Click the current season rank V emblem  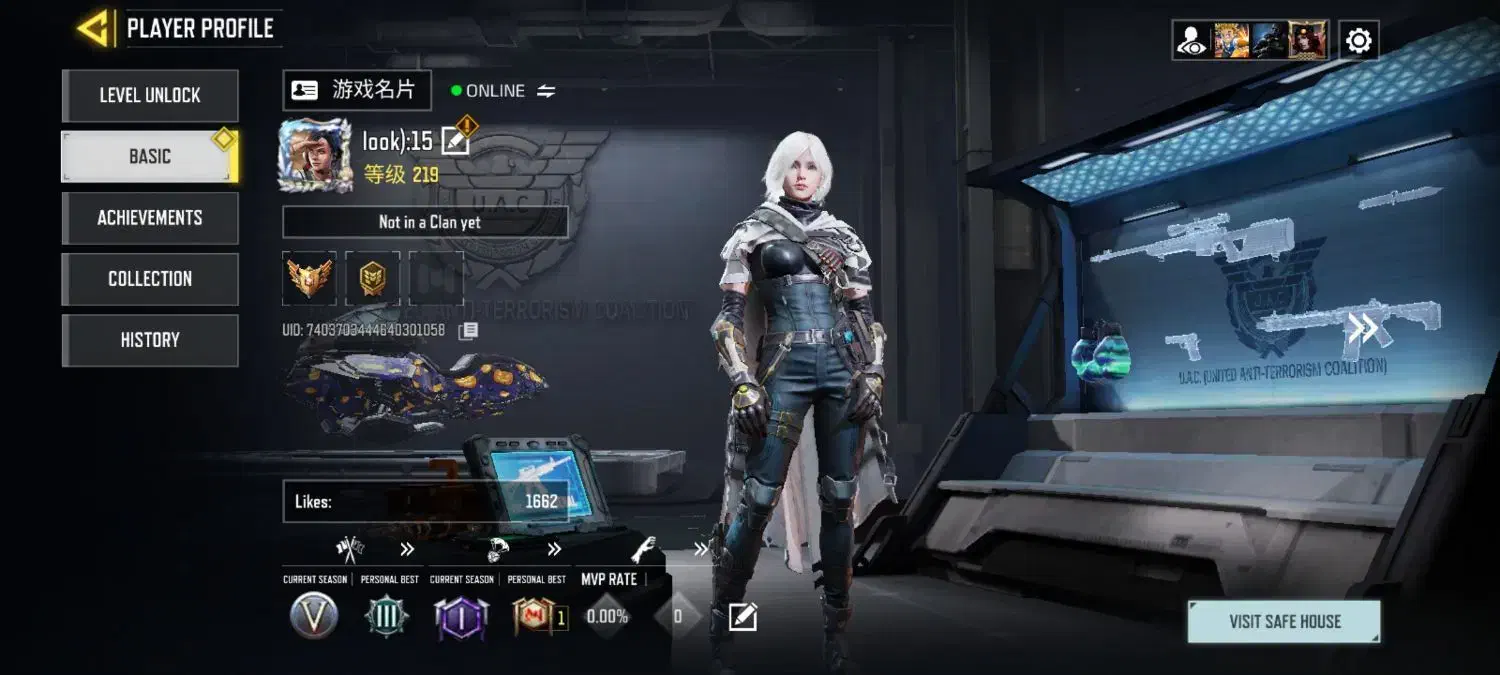click(x=313, y=616)
